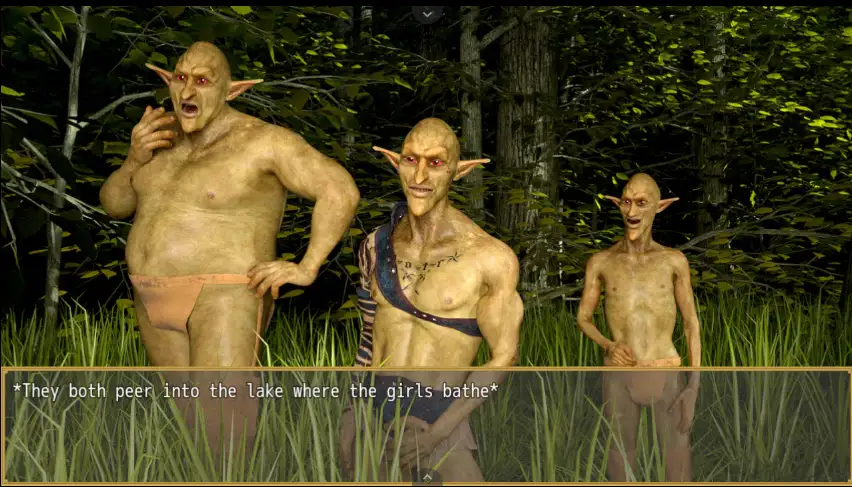The height and width of the screenshot is (487, 852).
Task: Advance the dialogue text box
Action: (x=426, y=424)
